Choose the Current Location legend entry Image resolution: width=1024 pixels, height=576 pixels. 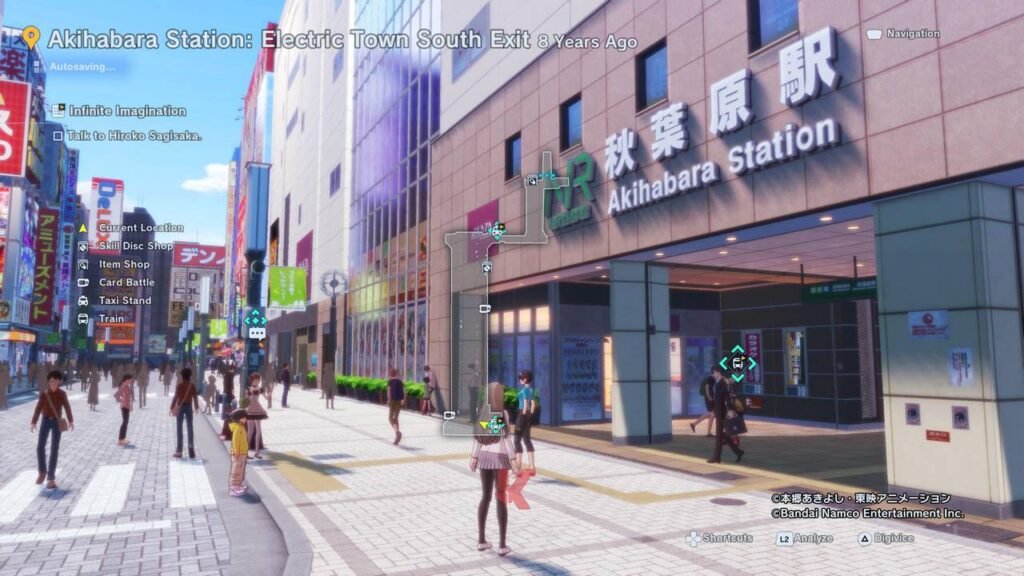[140, 228]
